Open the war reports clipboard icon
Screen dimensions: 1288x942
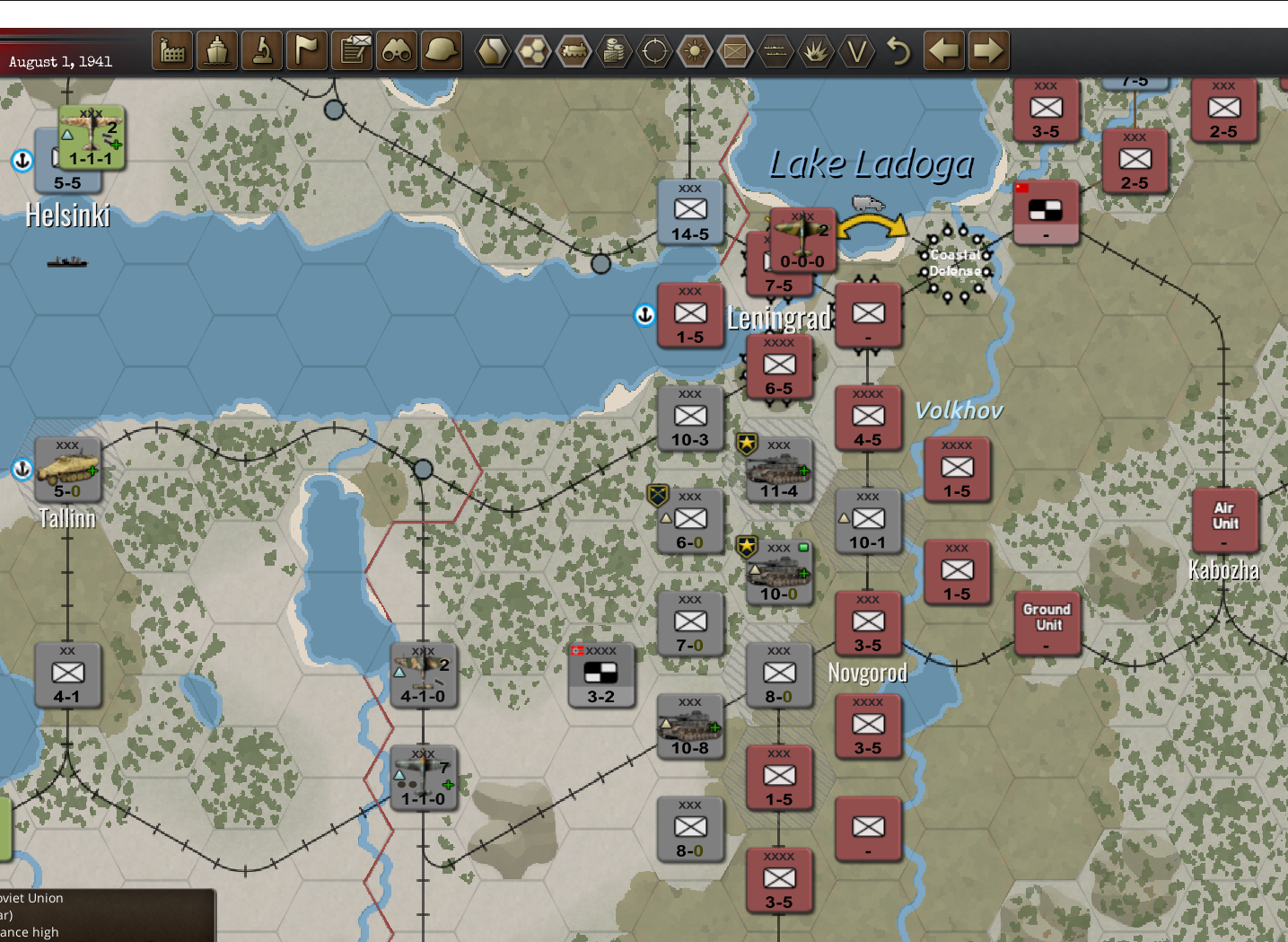point(352,51)
